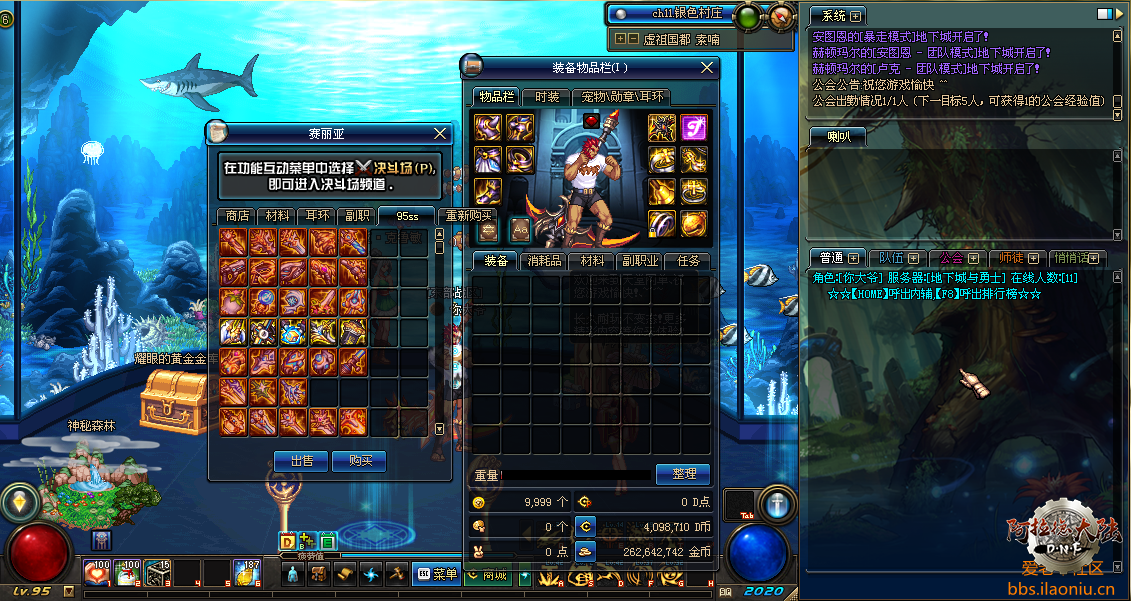This screenshot has width=1131, height=601.
Task: Close the 装备物品栏 inventory window
Action: point(707,67)
